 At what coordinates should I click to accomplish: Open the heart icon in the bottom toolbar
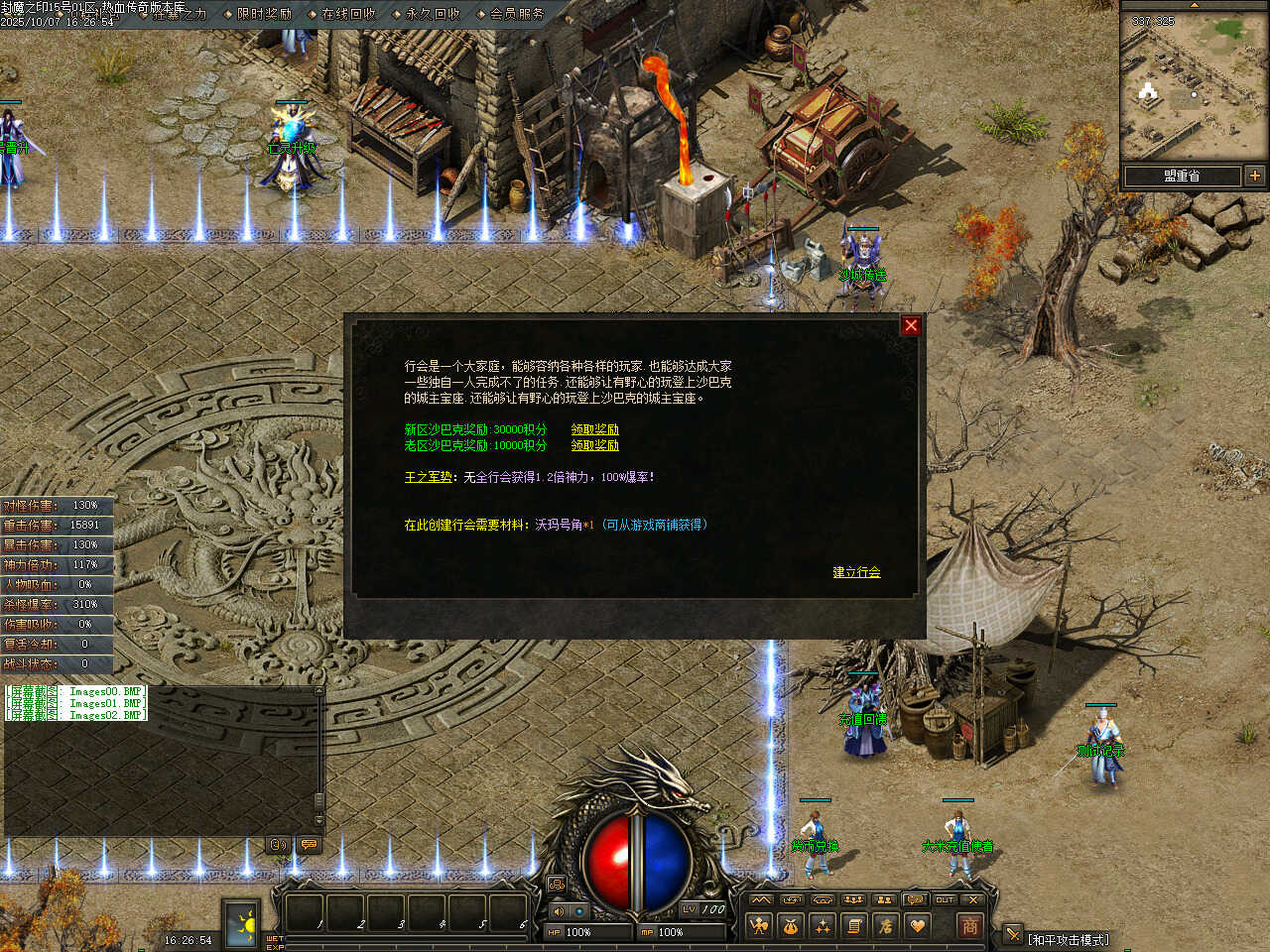918,926
